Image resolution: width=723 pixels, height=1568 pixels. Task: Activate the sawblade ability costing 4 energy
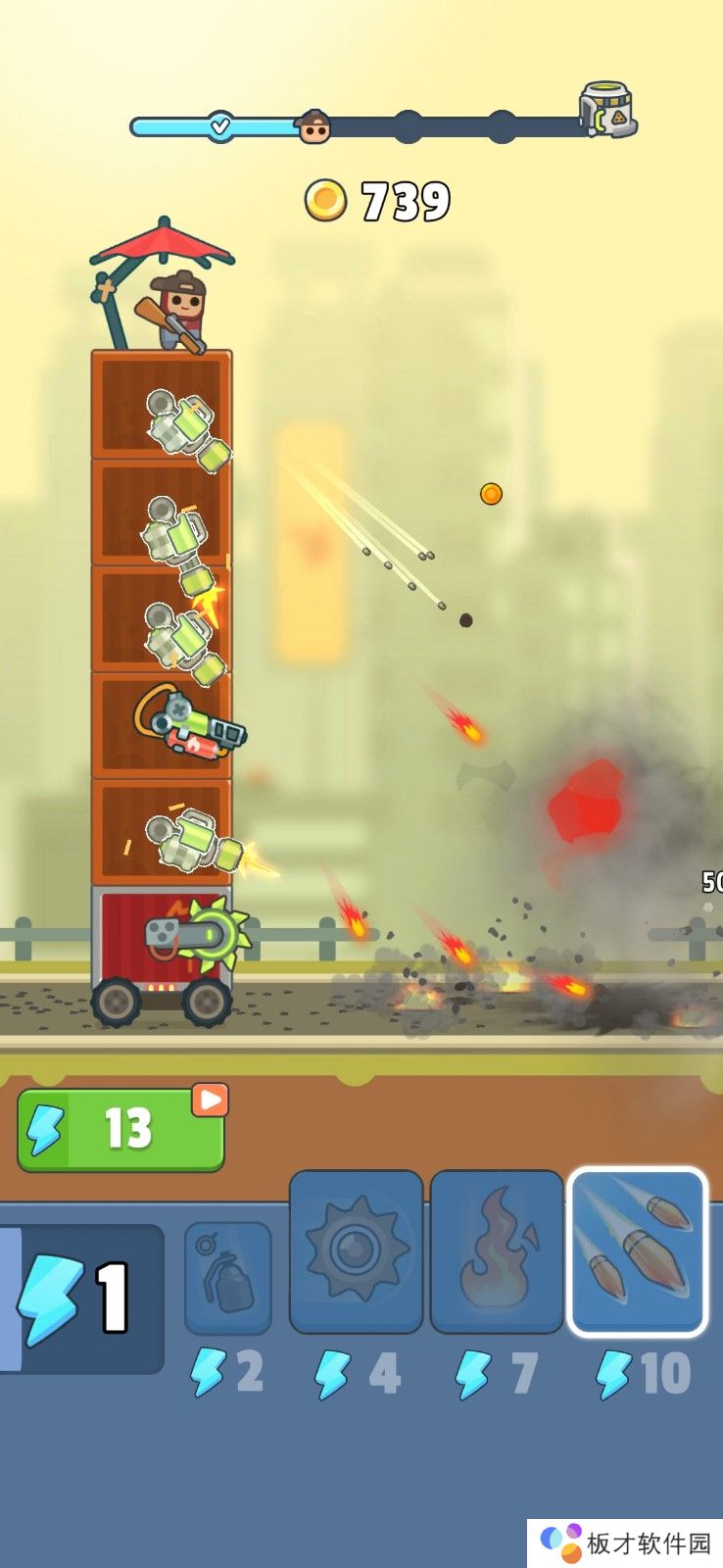tap(357, 1251)
